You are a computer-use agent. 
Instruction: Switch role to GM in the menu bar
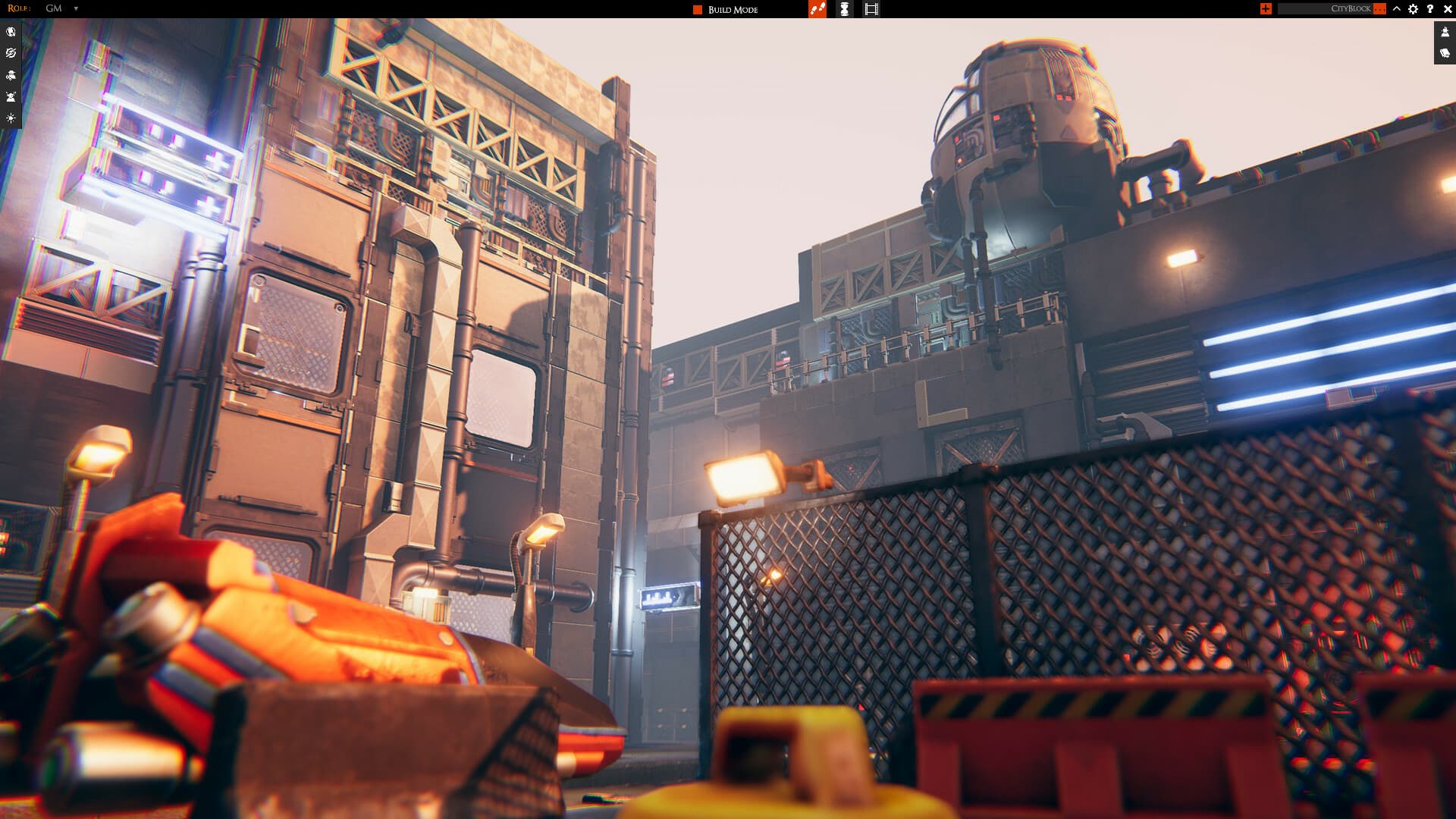click(52, 9)
